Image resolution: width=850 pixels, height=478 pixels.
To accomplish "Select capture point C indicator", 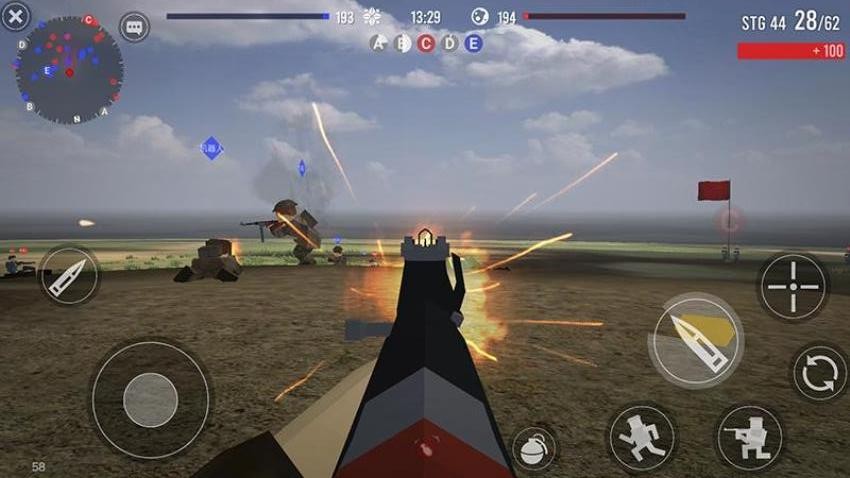I will tap(426, 43).
